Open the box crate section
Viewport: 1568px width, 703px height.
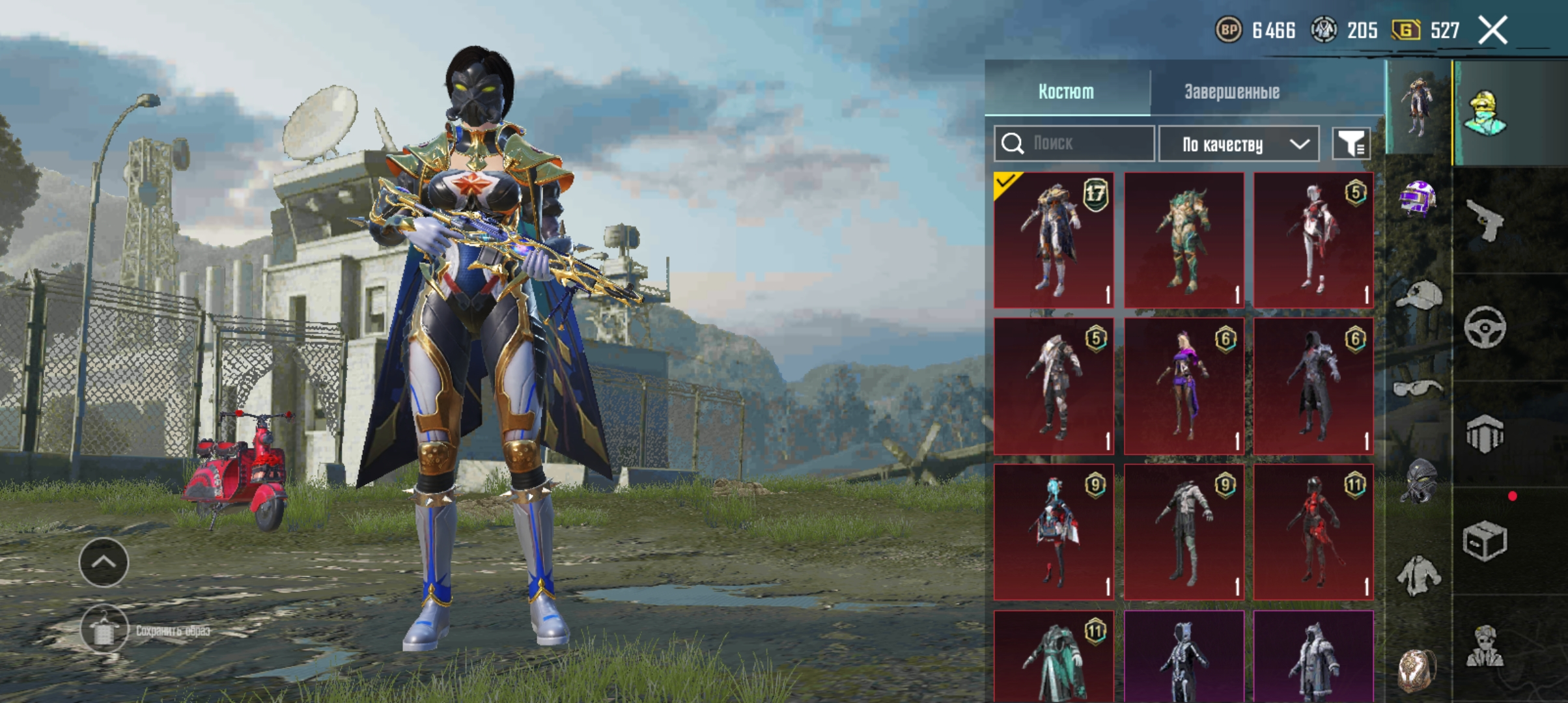tap(1485, 540)
